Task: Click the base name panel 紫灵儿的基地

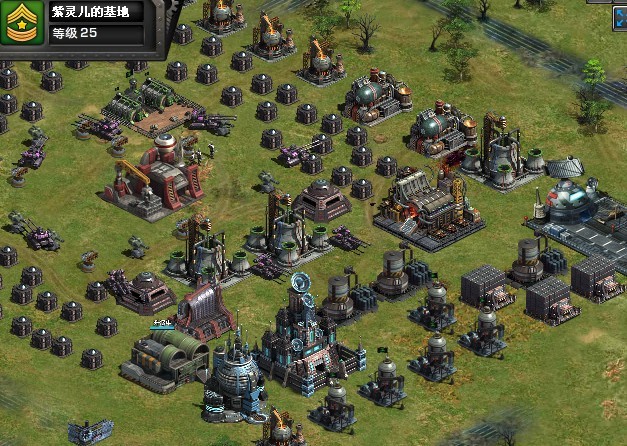Action: (x=97, y=13)
